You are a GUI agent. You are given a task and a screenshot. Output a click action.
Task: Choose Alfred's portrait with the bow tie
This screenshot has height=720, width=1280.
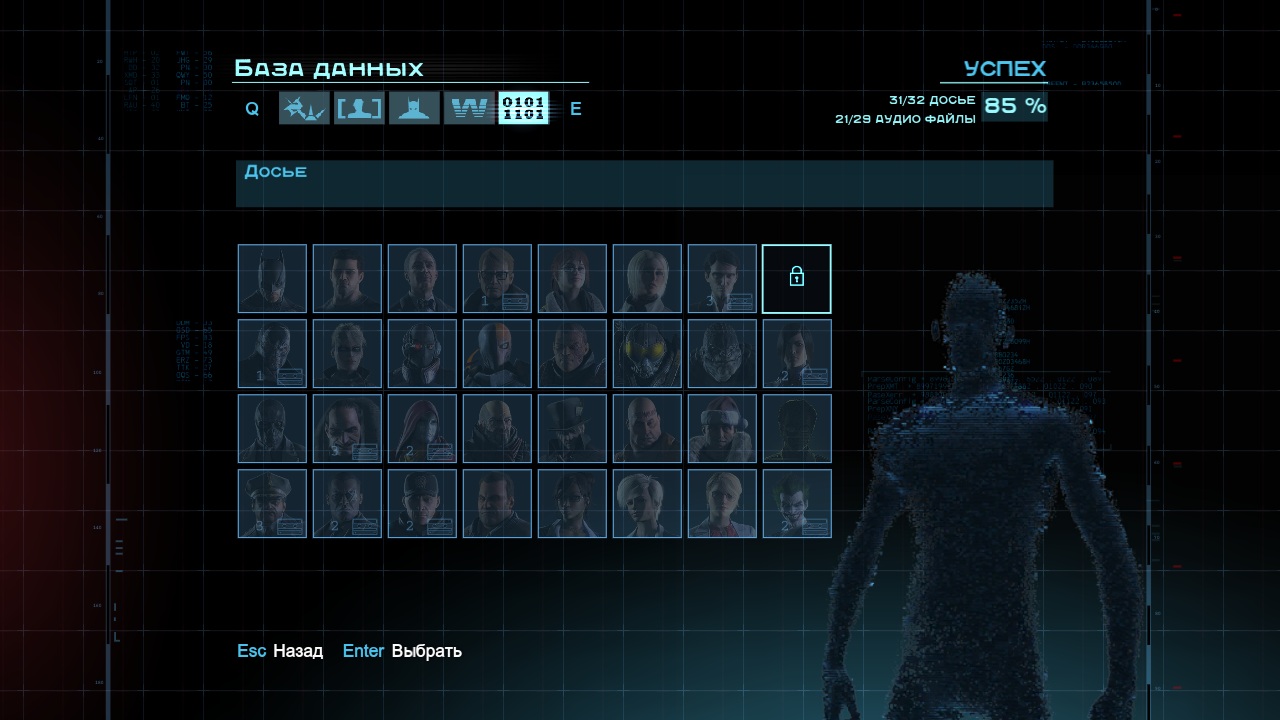[422, 279]
